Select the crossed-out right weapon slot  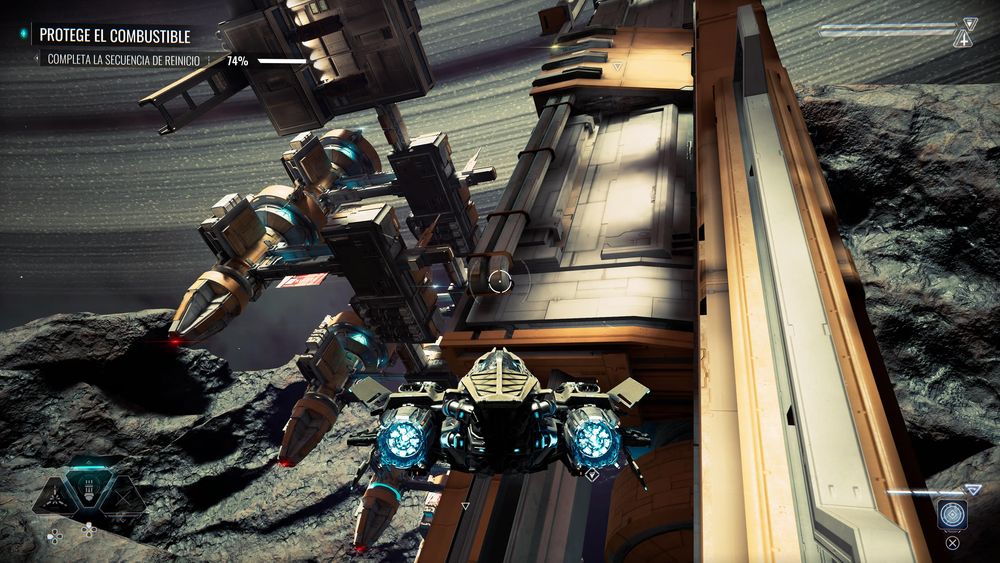coord(124,496)
